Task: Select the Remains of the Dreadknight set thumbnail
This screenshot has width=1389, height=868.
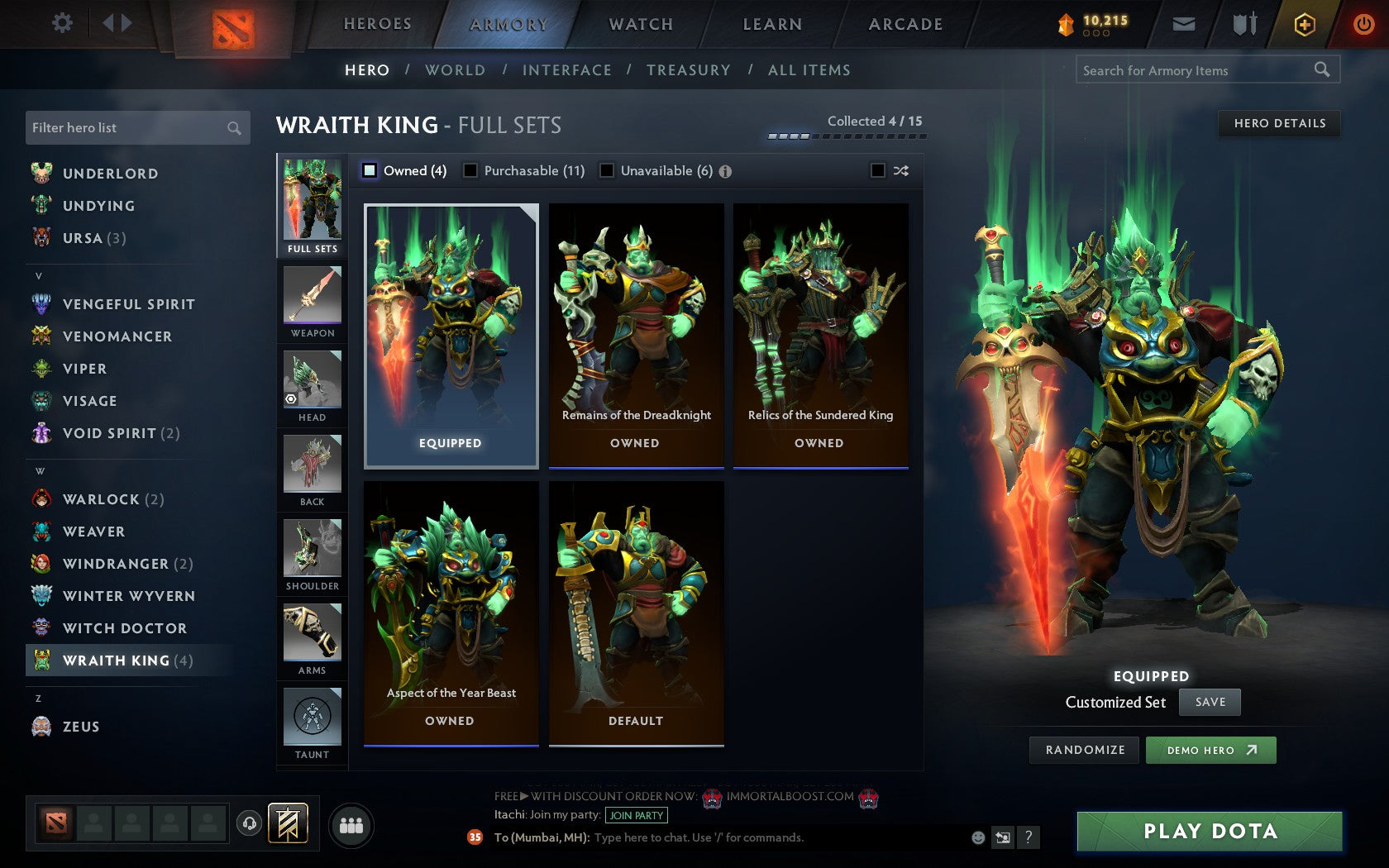Action: pos(637,331)
